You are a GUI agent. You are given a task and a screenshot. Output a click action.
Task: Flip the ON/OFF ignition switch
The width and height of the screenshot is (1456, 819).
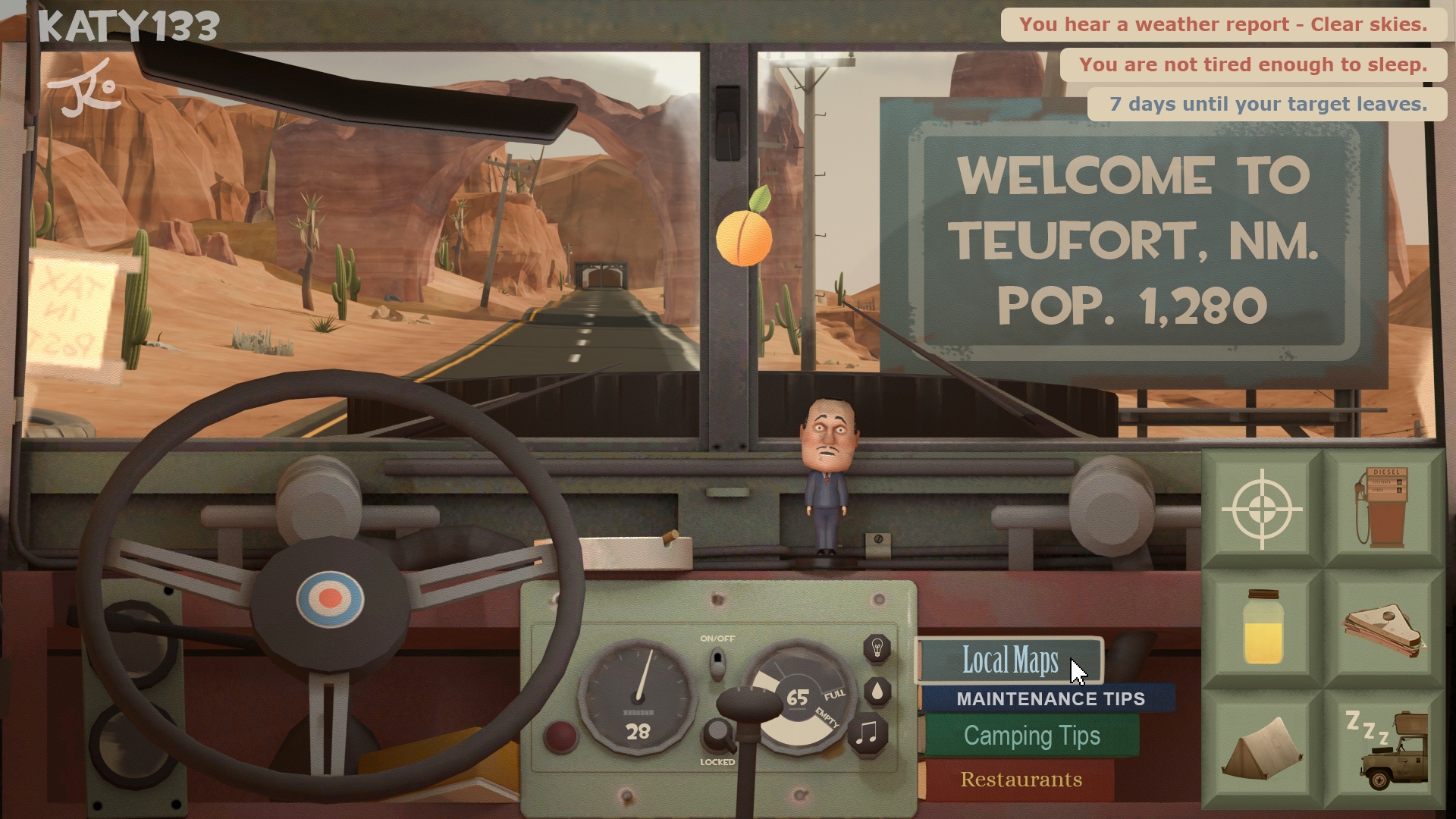point(717,664)
